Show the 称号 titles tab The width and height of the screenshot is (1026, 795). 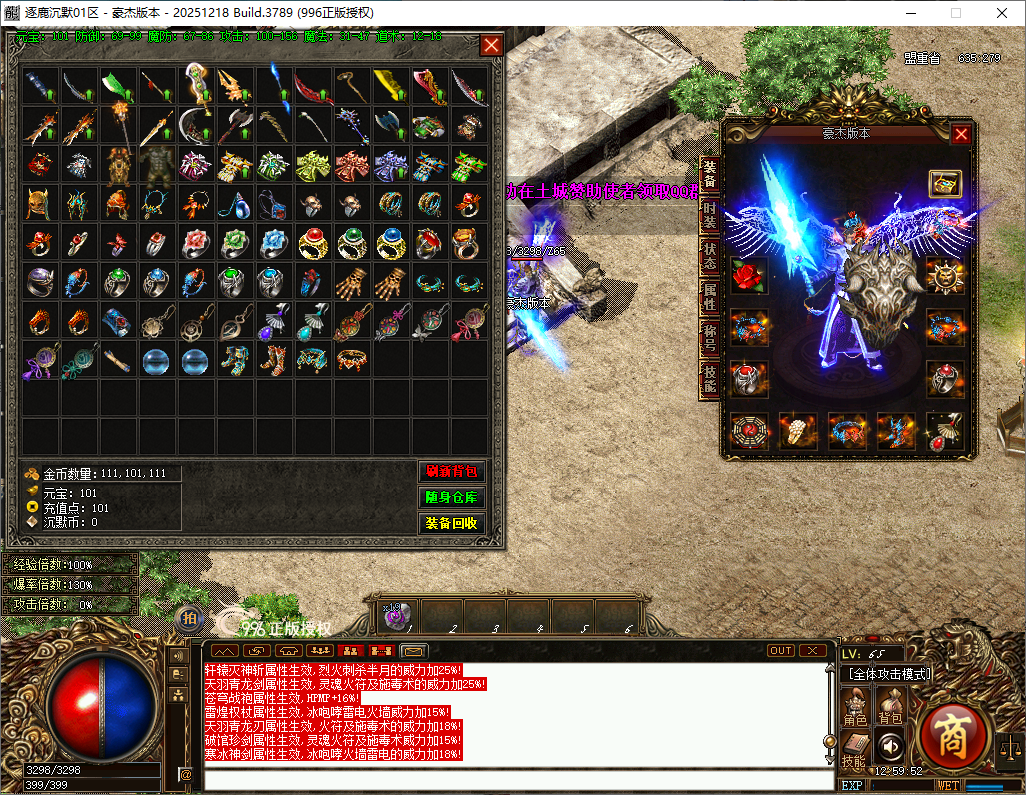click(709, 337)
